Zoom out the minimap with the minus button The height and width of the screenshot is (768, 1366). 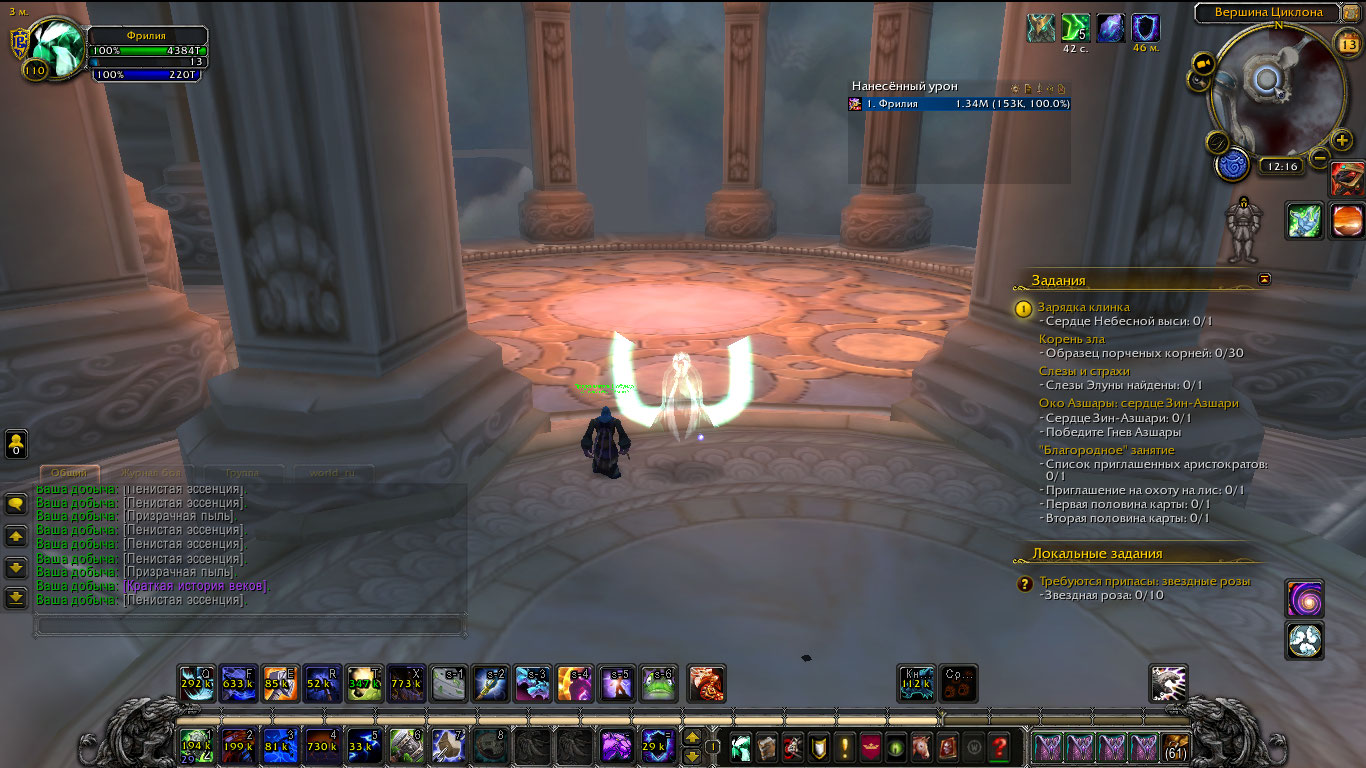tap(1320, 157)
